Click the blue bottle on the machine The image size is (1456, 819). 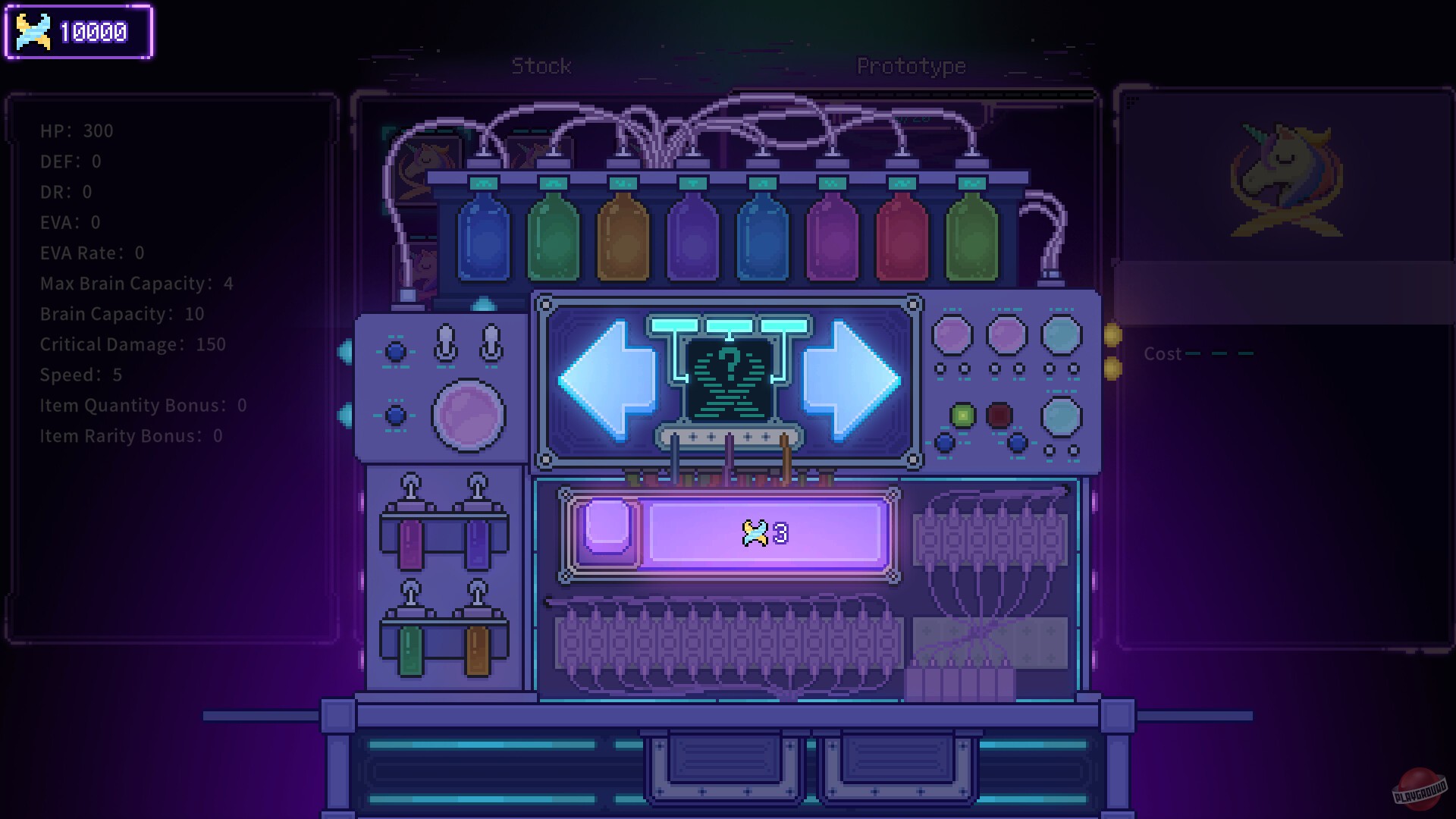[484, 235]
